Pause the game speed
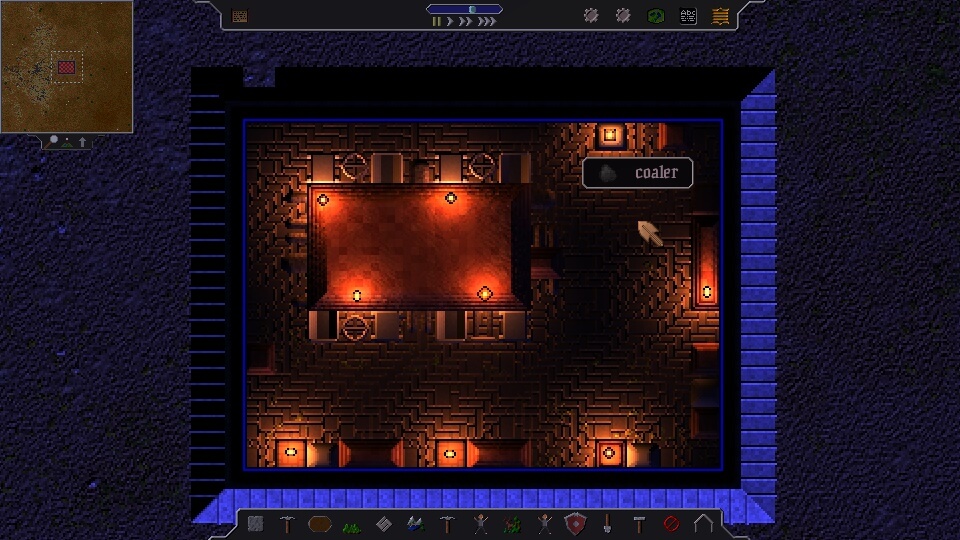This screenshot has width=960, height=540. coord(436,21)
